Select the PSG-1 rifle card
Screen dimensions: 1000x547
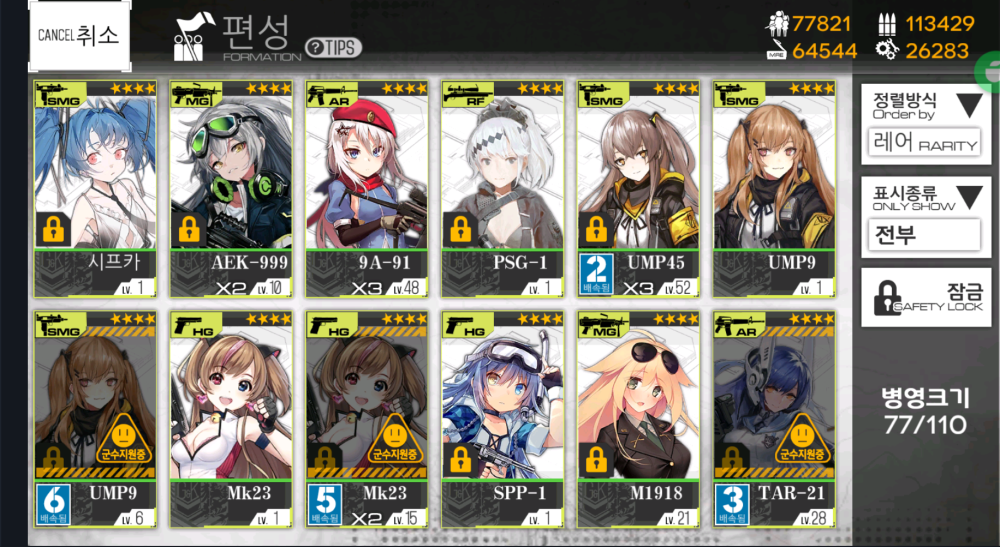click(503, 189)
